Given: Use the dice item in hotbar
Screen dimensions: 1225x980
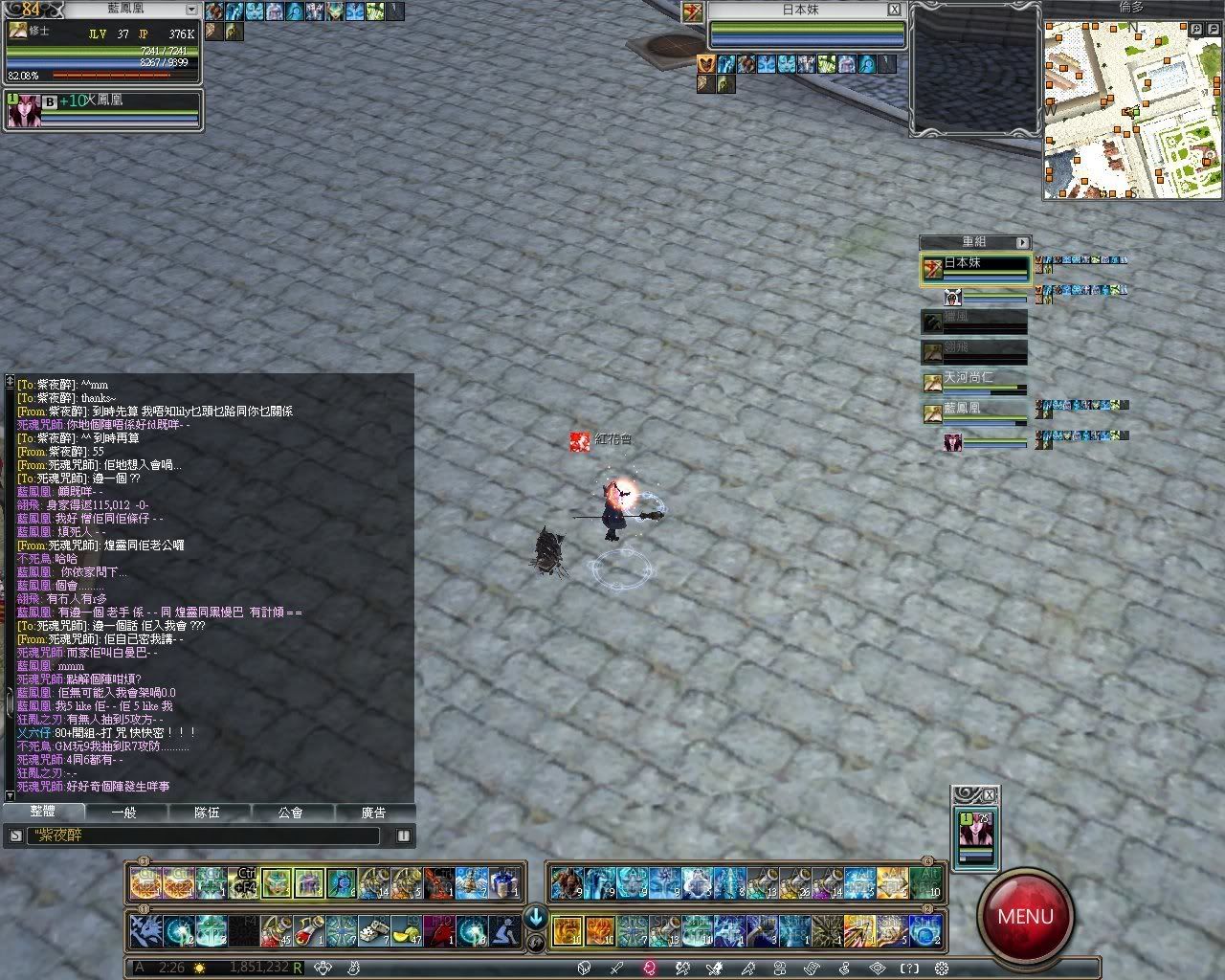Looking at the screenshot, I should click(373, 930).
